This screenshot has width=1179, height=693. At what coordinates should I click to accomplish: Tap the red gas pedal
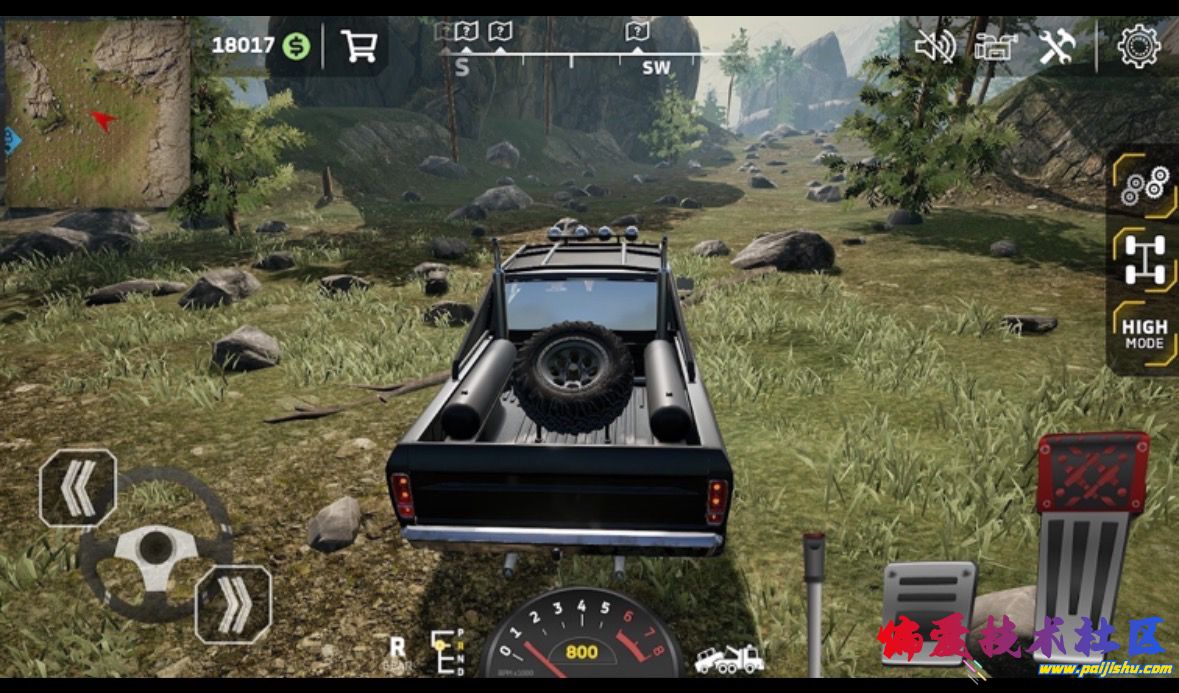(x=1090, y=530)
